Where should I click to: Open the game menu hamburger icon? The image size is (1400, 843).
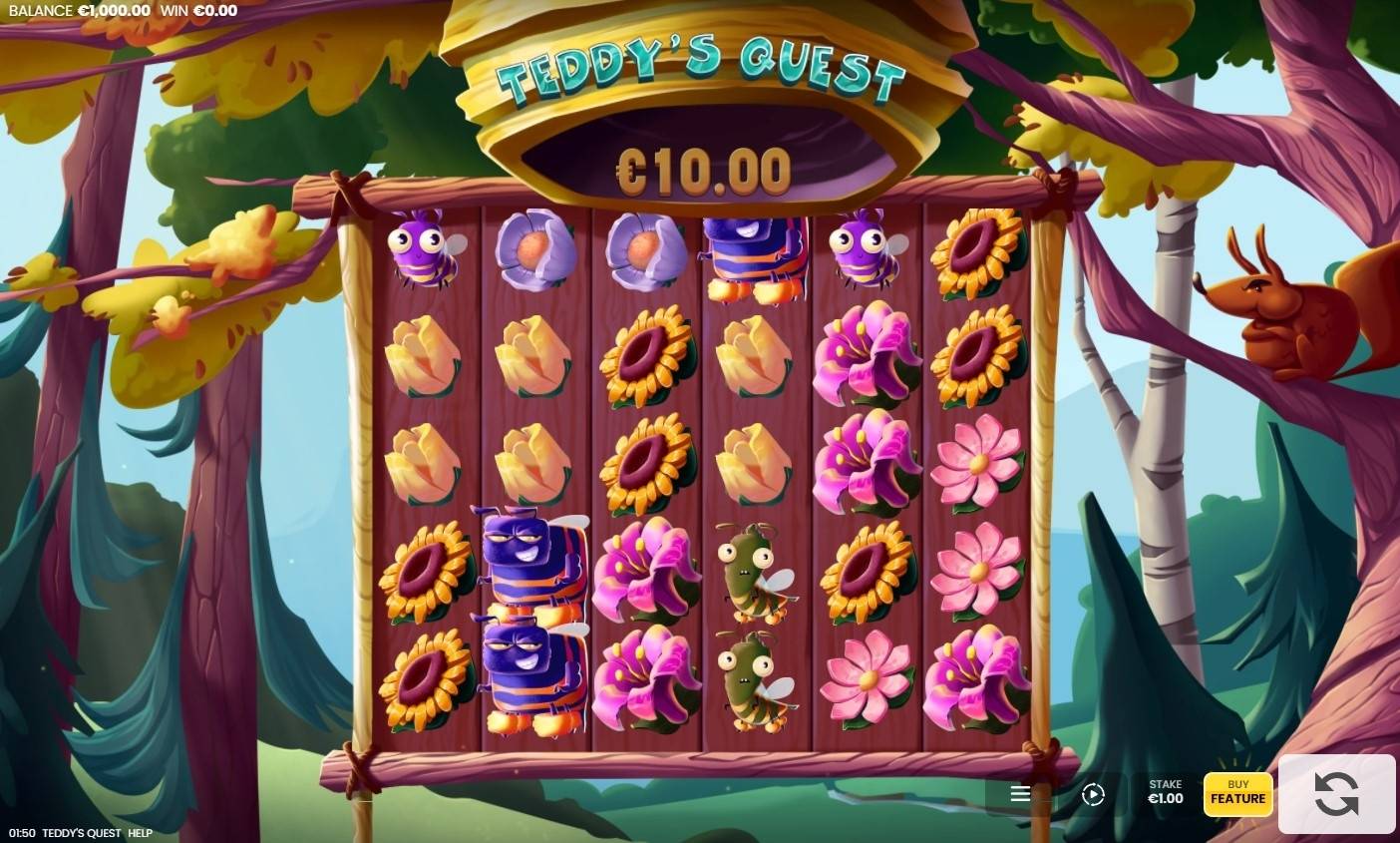coord(1019,793)
